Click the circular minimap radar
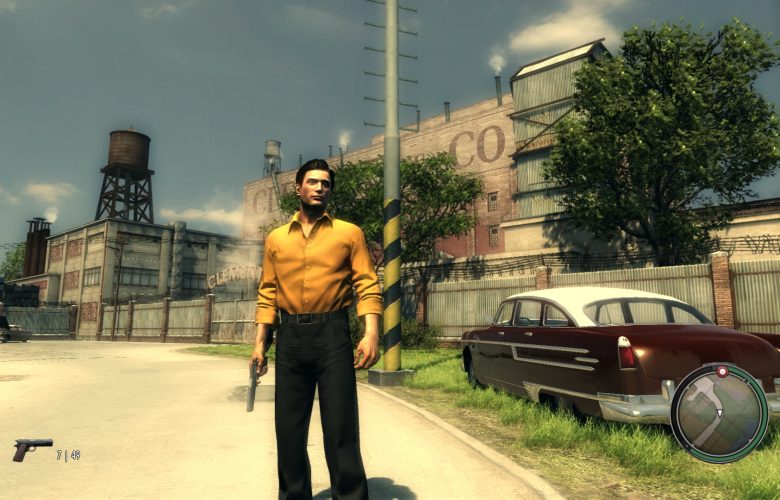This screenshot has height=500, width=780. (x=719, y=412)
